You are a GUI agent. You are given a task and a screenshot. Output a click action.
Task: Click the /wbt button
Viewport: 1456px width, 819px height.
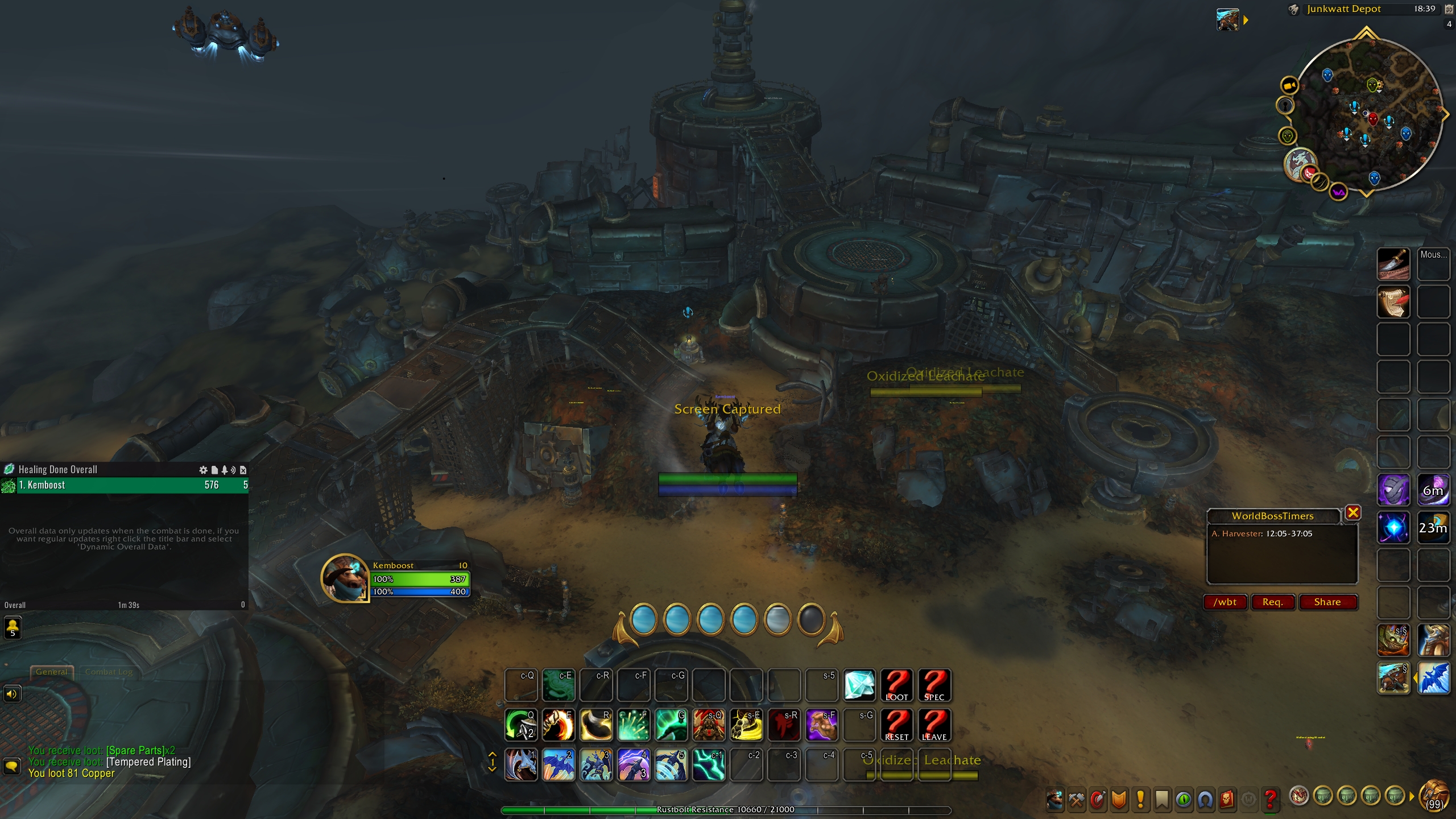click(x=1225, y=602)
